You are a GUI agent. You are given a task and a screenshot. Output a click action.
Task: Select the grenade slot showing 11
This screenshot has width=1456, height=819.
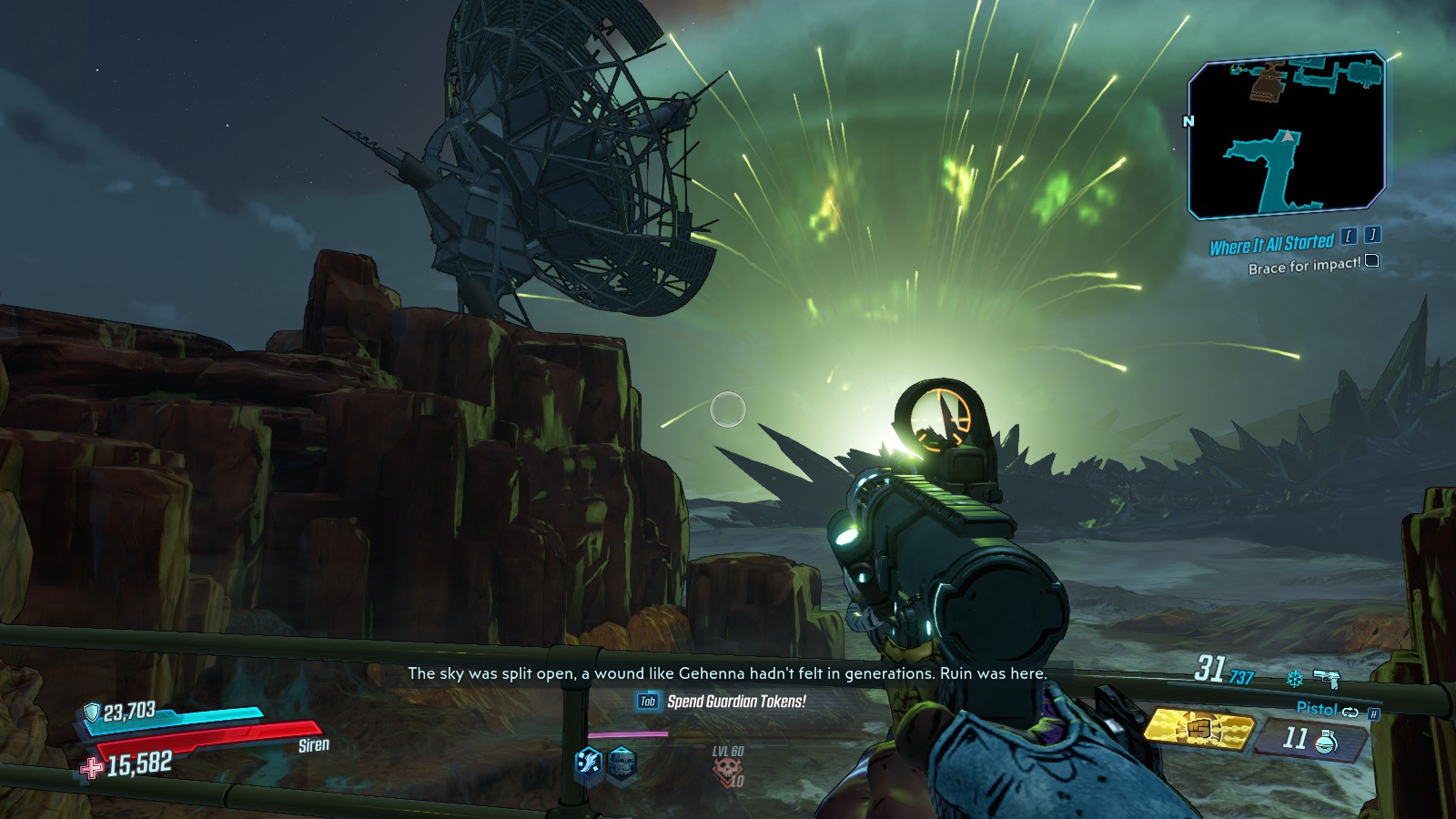pos(1310,738)
